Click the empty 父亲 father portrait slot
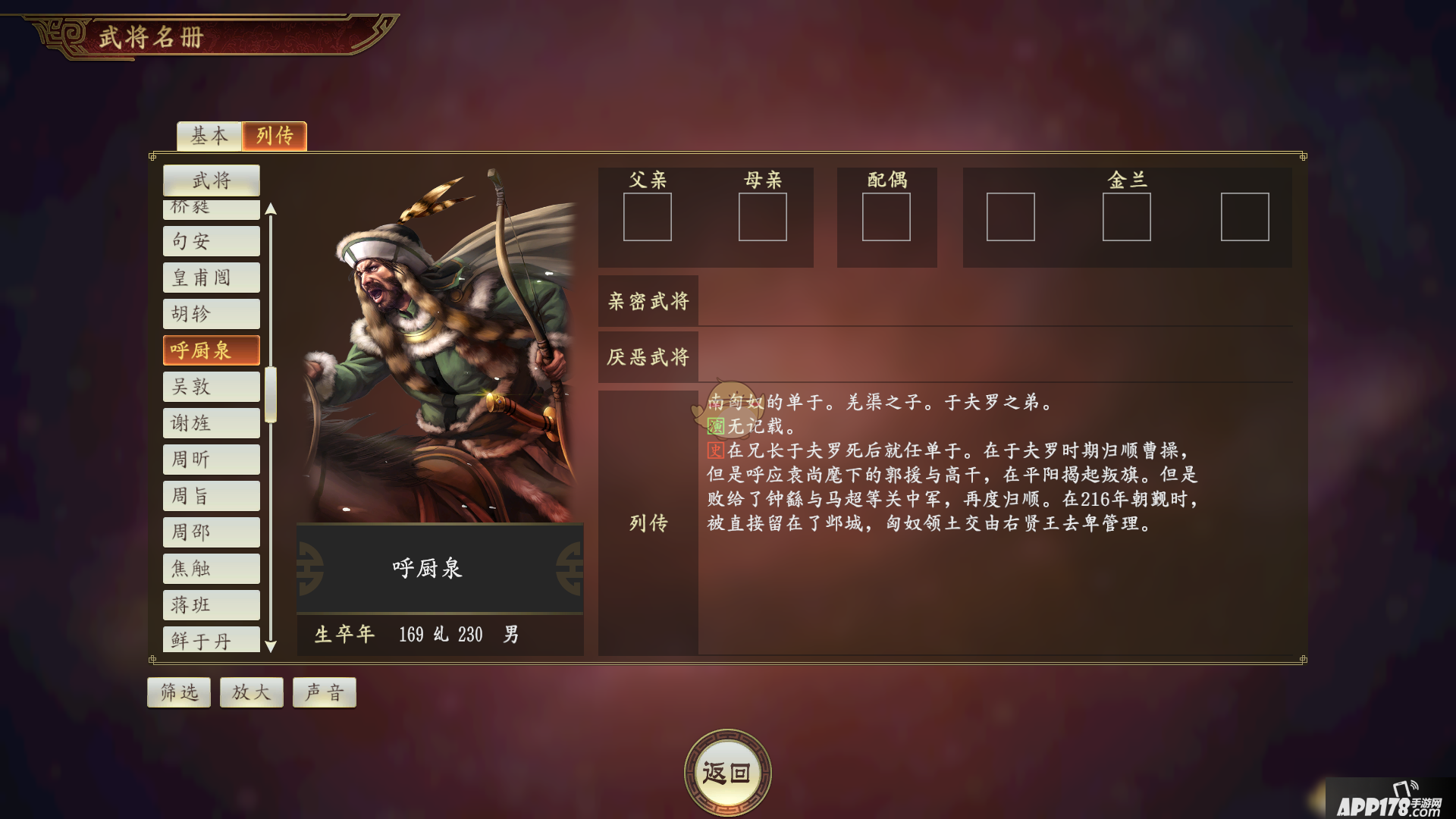 click(x=648, y=218)
